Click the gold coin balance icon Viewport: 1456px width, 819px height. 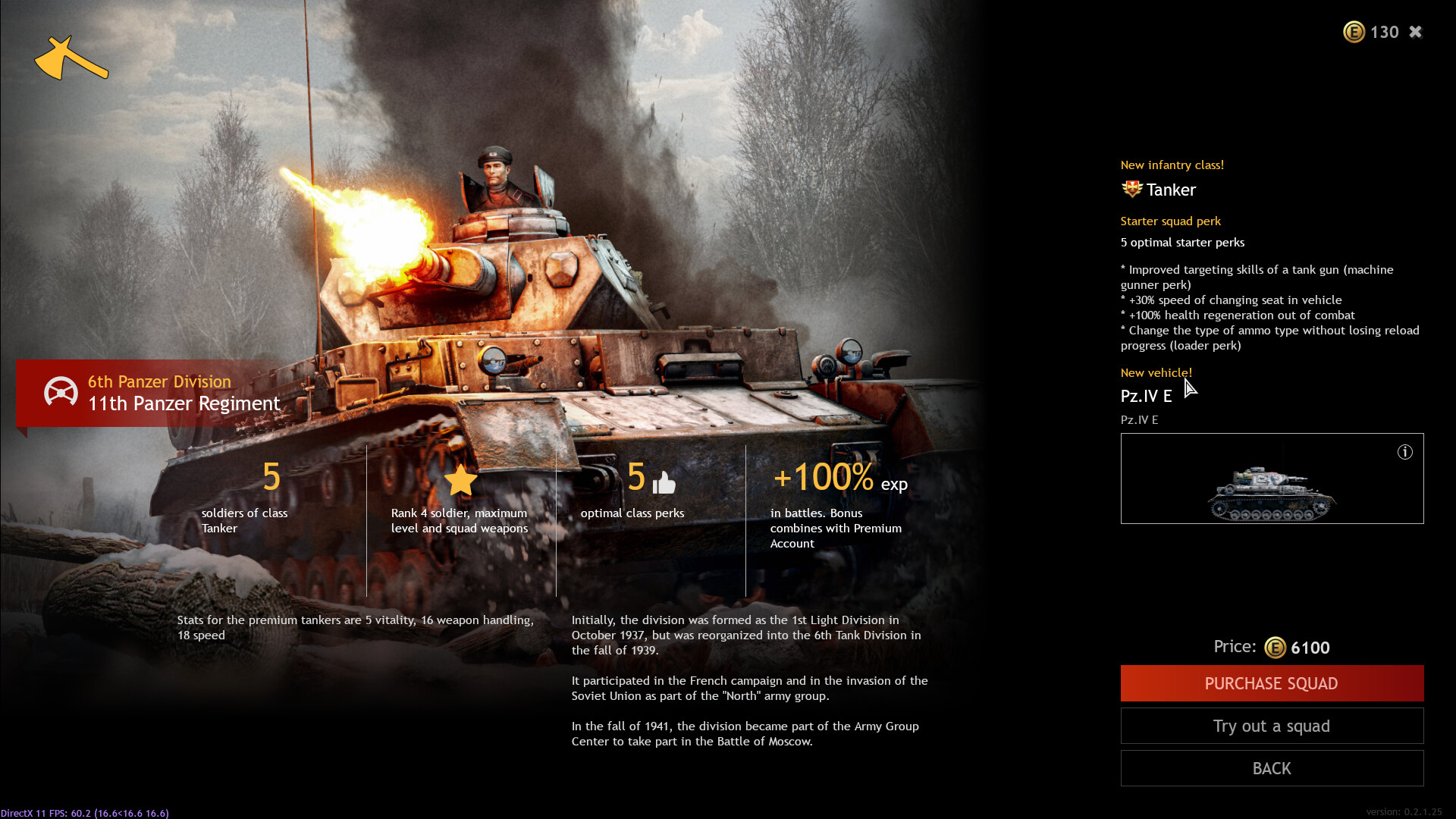(x=1354, y=32)
